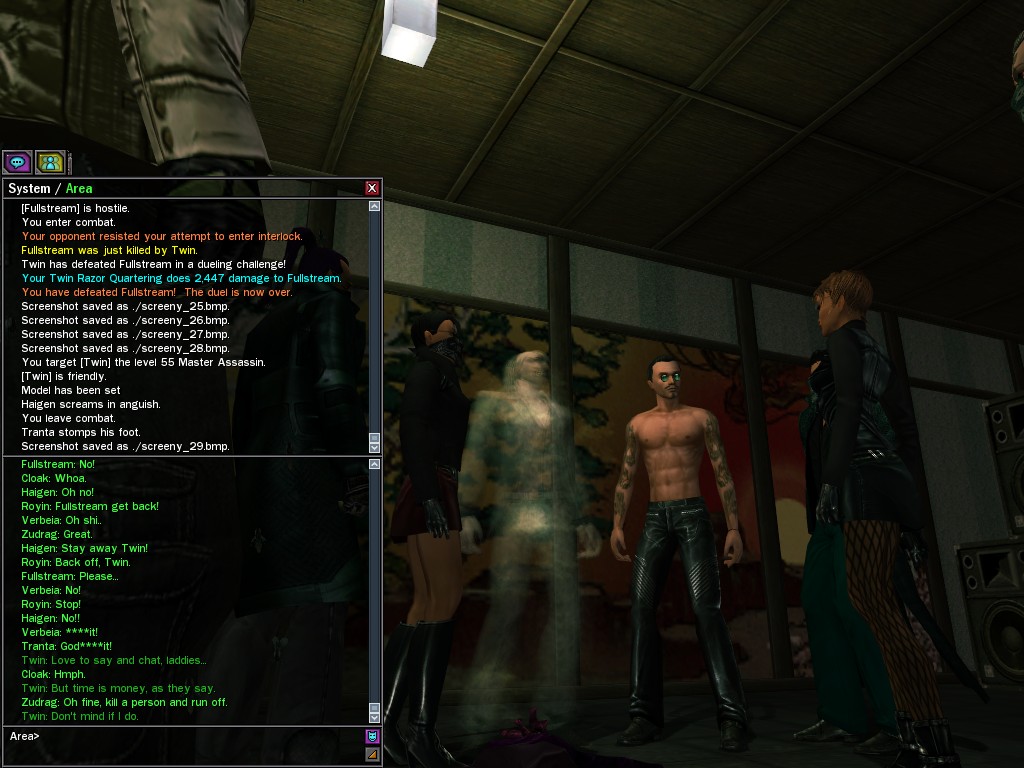Click the orange resize corner of chat window
1024x768 pixels.
tap(372, 755)
